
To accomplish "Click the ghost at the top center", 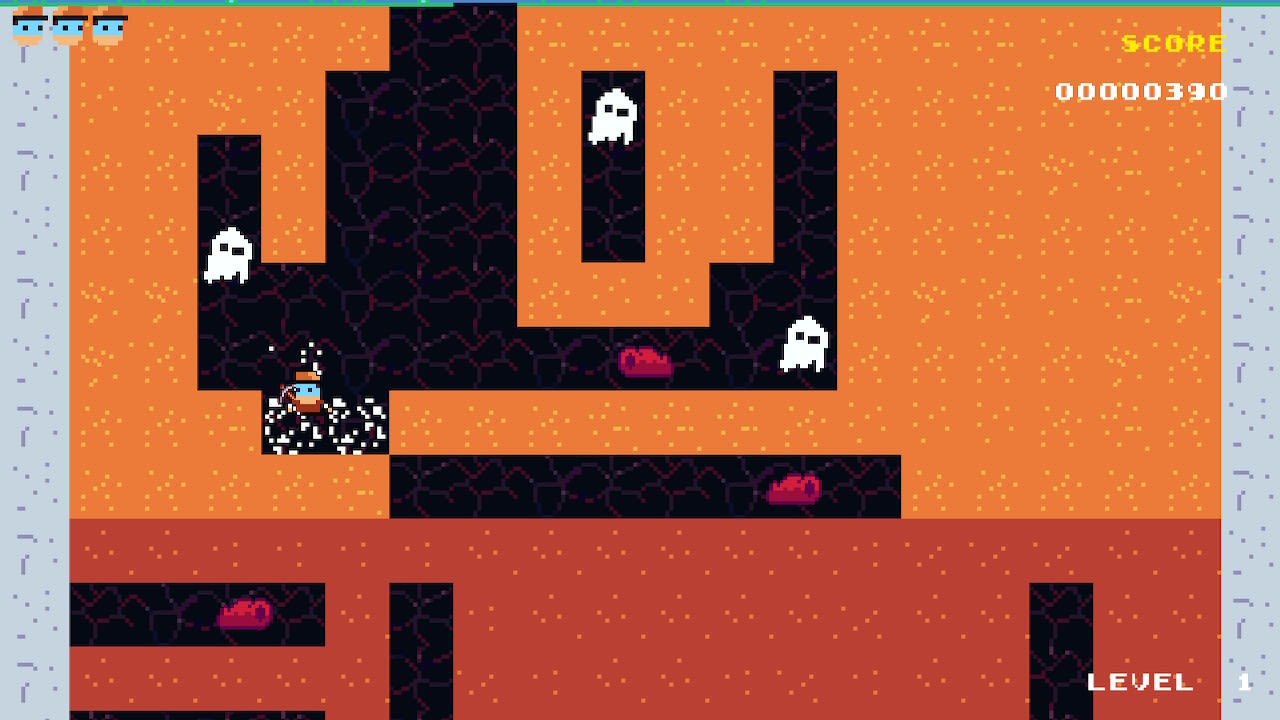I will [612, 115].
